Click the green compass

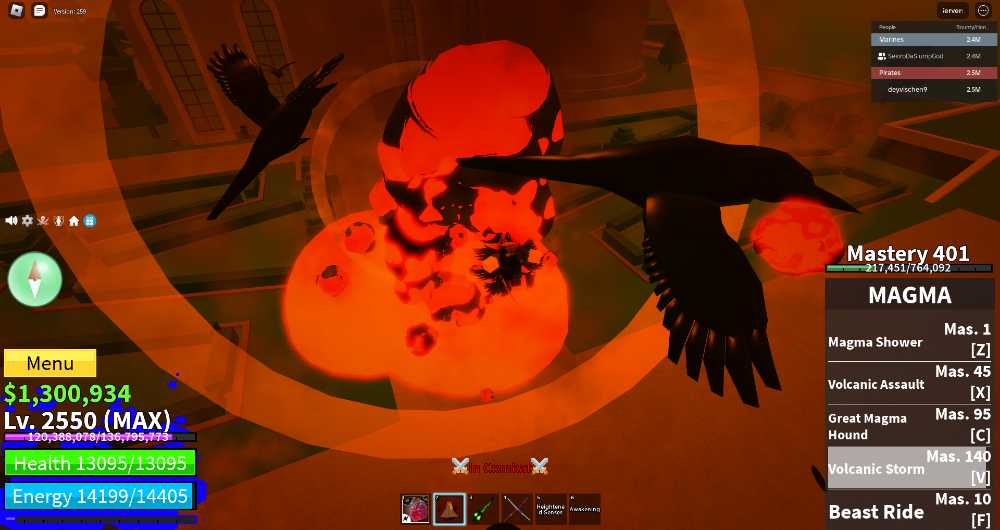[x=35, y=279]
